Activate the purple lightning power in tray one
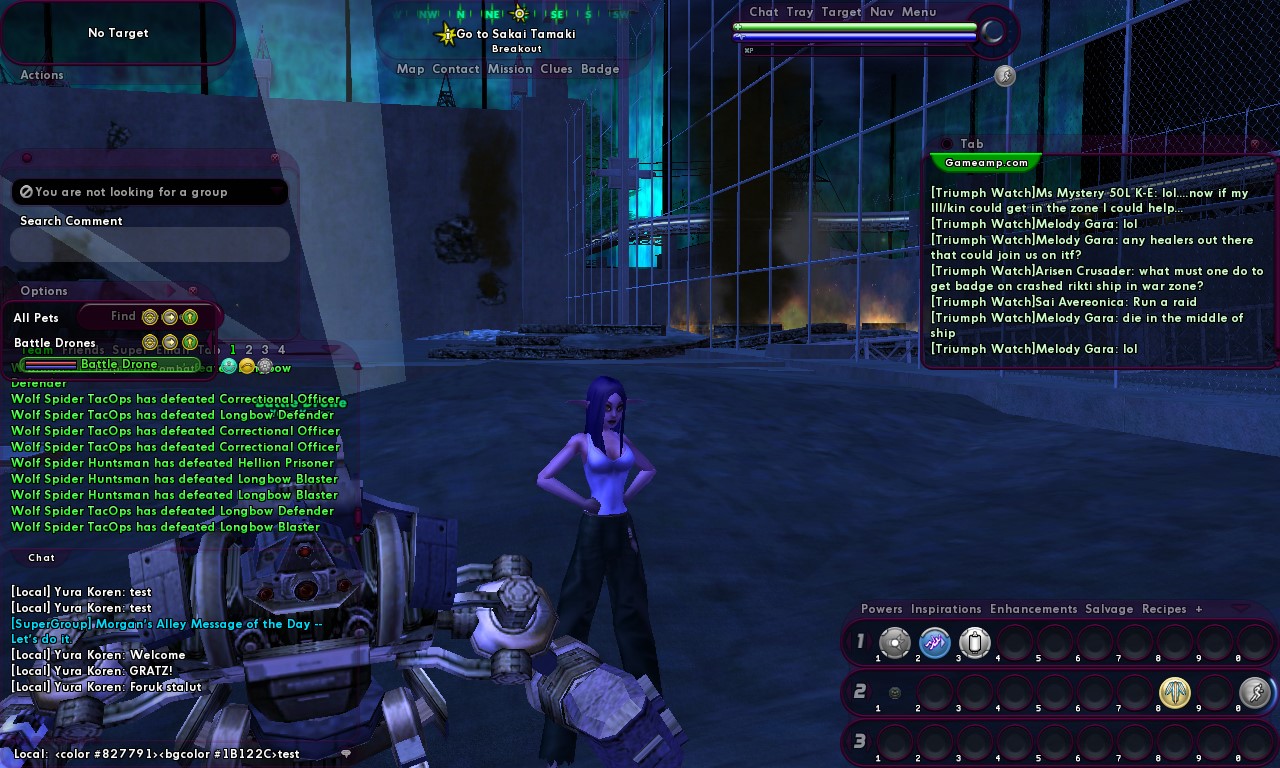1280x768 pixels. pyautogui.click(x=935, y=642)
